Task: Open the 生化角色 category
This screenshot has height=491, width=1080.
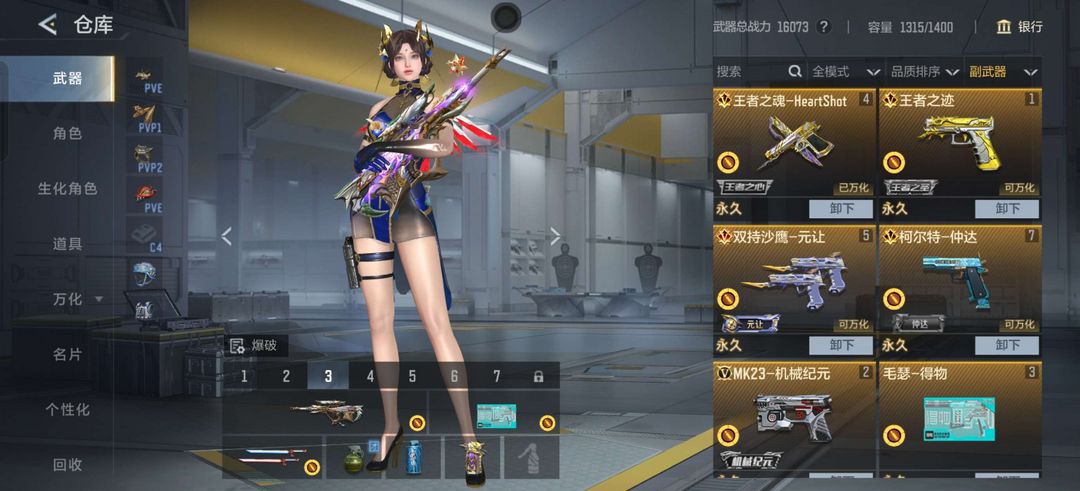Action: click(67, 188)
